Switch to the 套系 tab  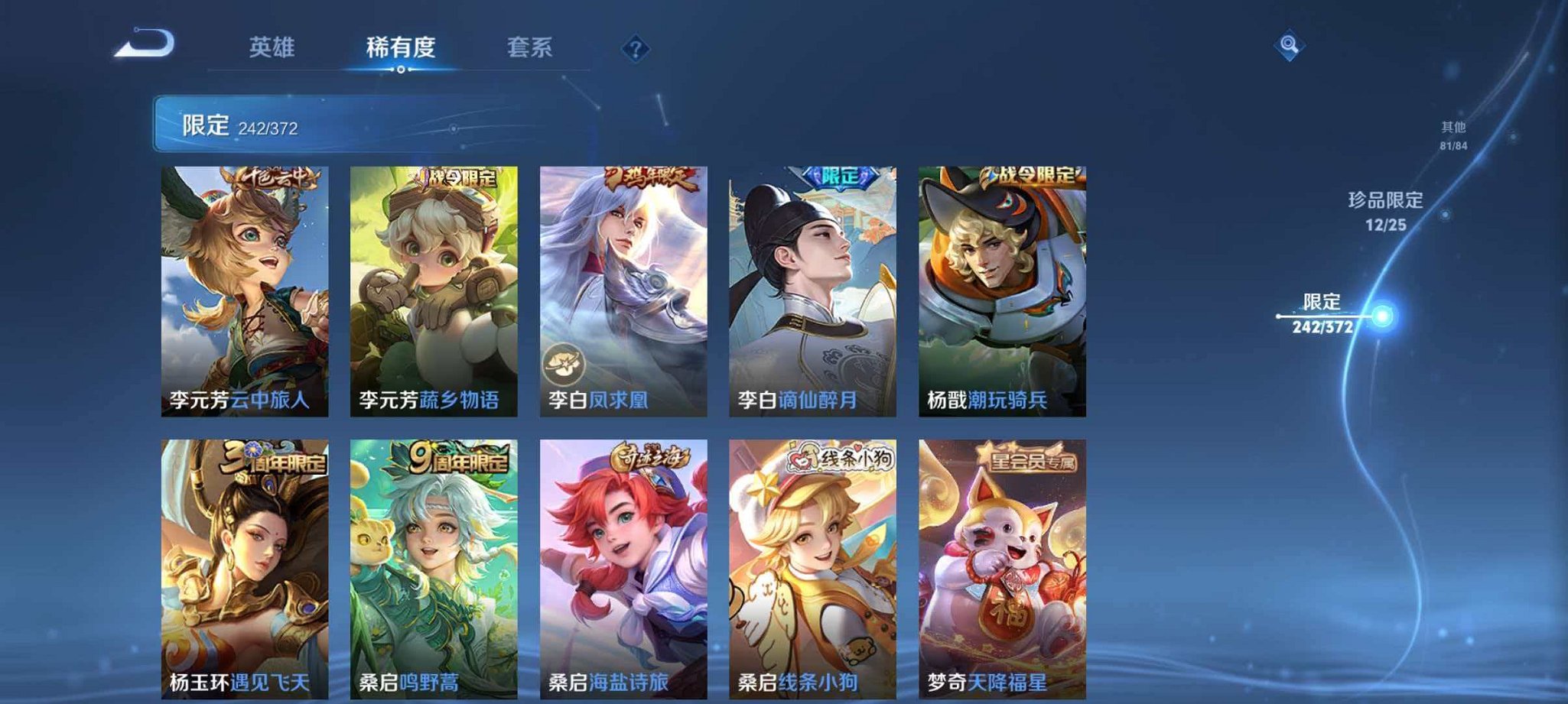click(531, 47)
